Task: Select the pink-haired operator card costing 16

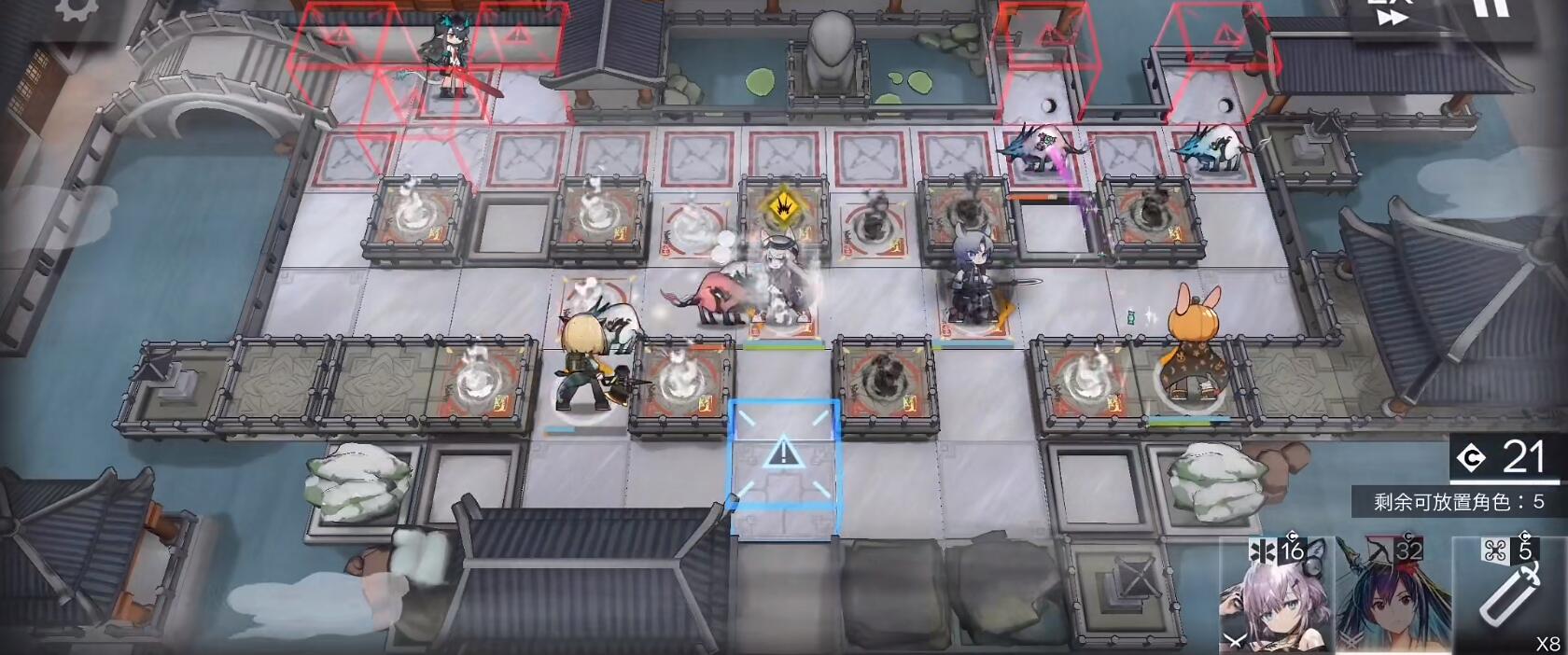Action: [1274, 597]
